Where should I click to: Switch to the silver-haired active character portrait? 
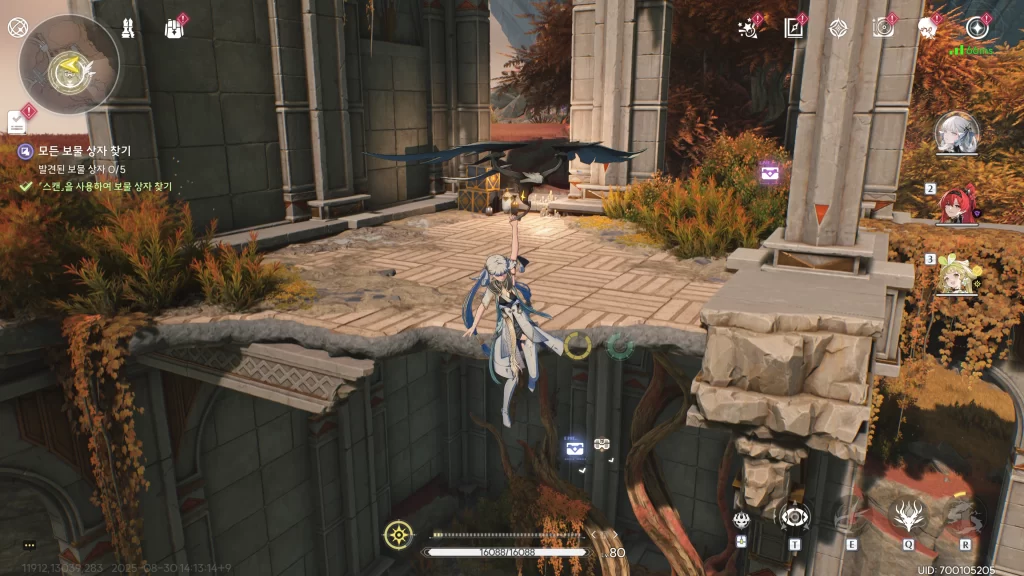(957, 133)
